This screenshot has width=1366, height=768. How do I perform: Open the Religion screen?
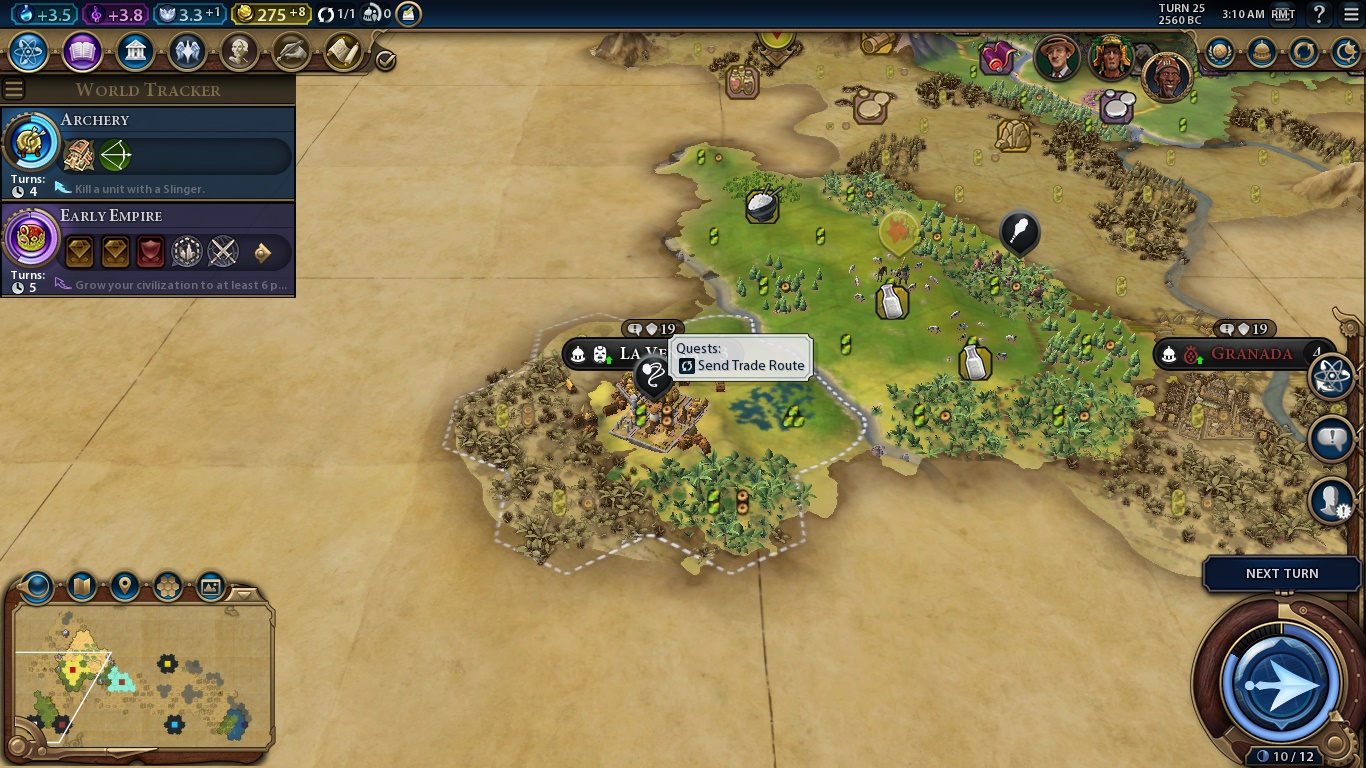coord(187,51)
